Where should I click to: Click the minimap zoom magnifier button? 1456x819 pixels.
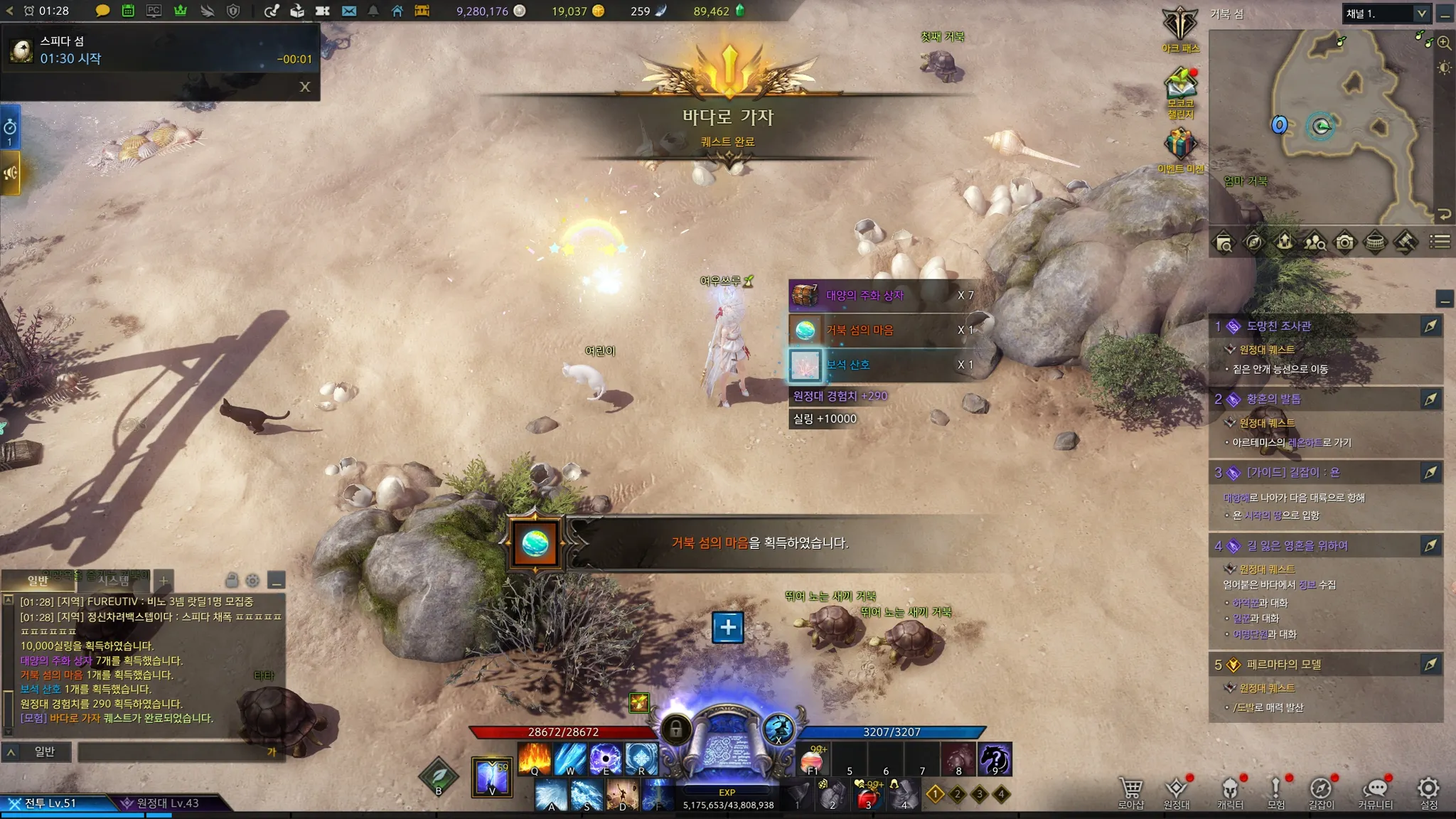click(1444, 43)
